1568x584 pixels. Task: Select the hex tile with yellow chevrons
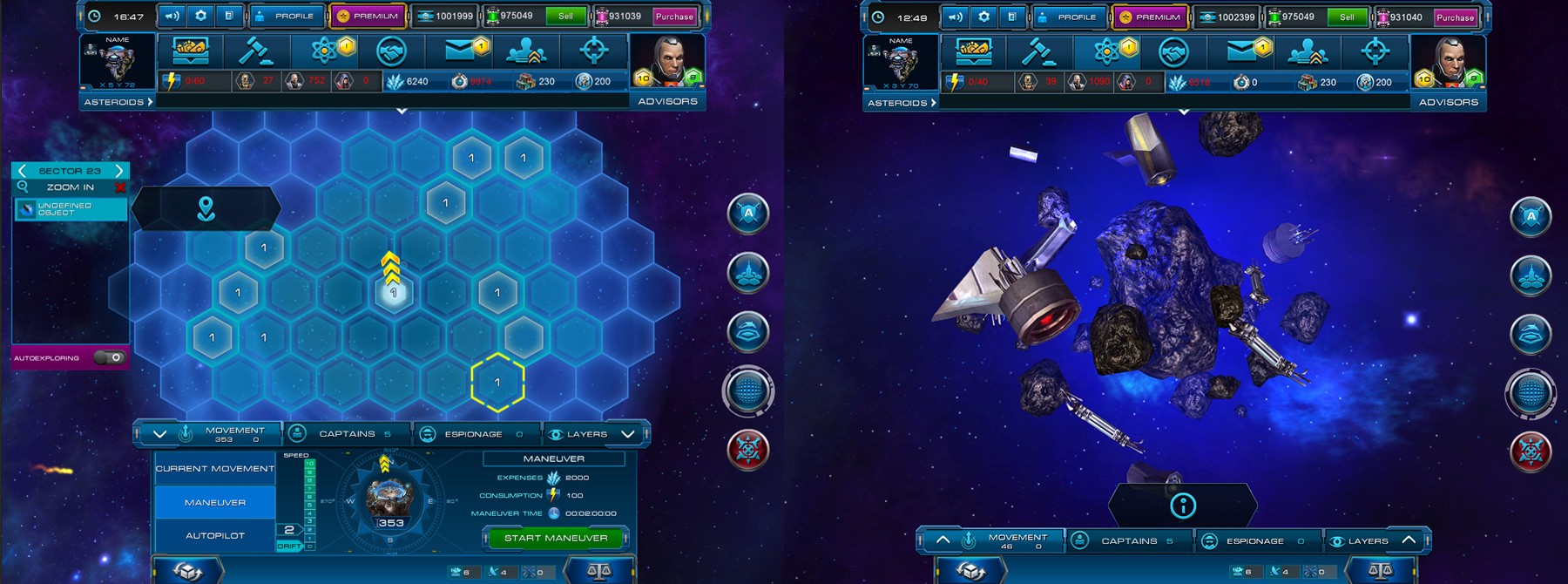[393, 292]
